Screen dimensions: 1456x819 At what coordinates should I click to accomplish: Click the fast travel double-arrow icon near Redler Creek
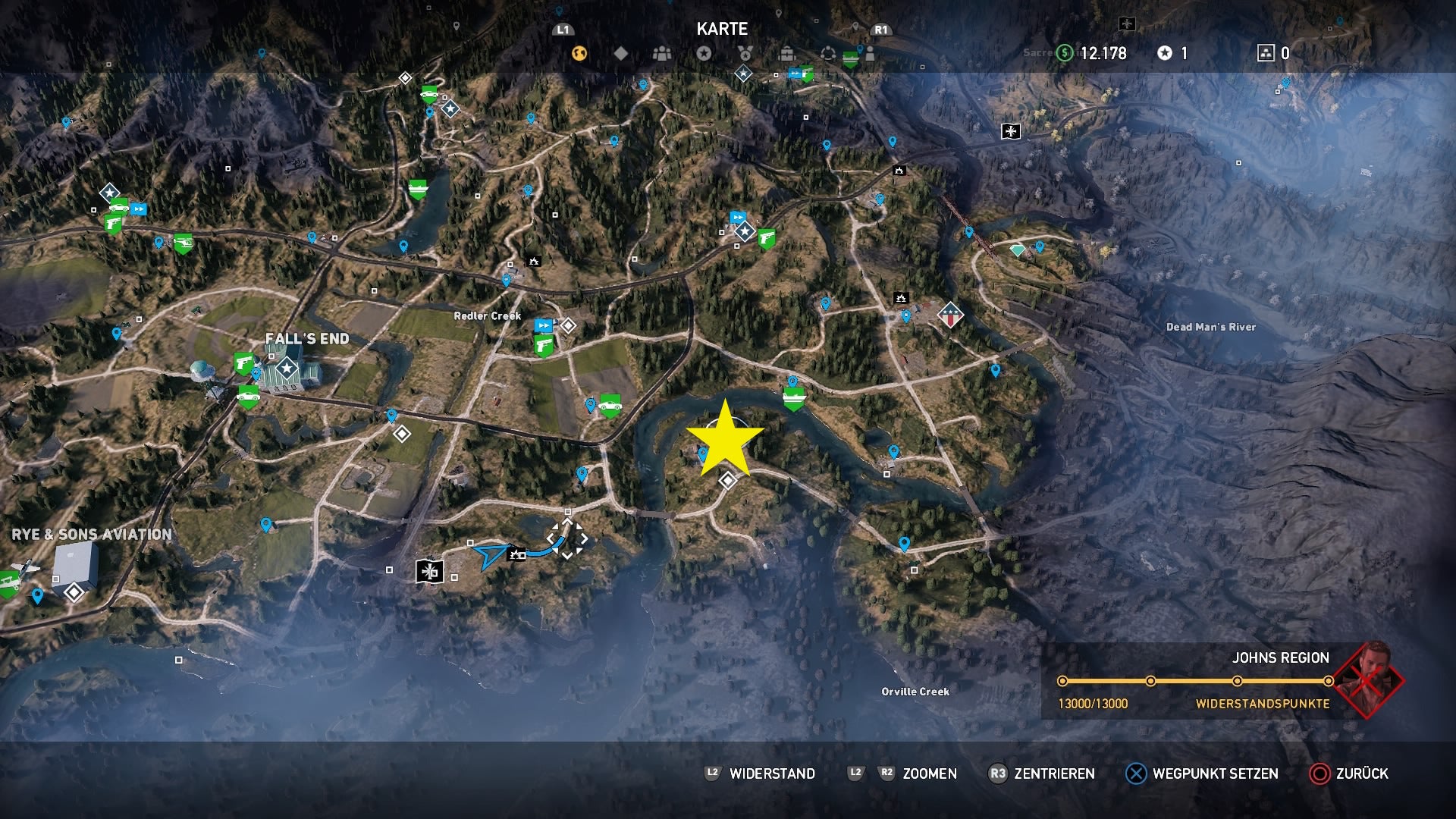tap(543, 326)
